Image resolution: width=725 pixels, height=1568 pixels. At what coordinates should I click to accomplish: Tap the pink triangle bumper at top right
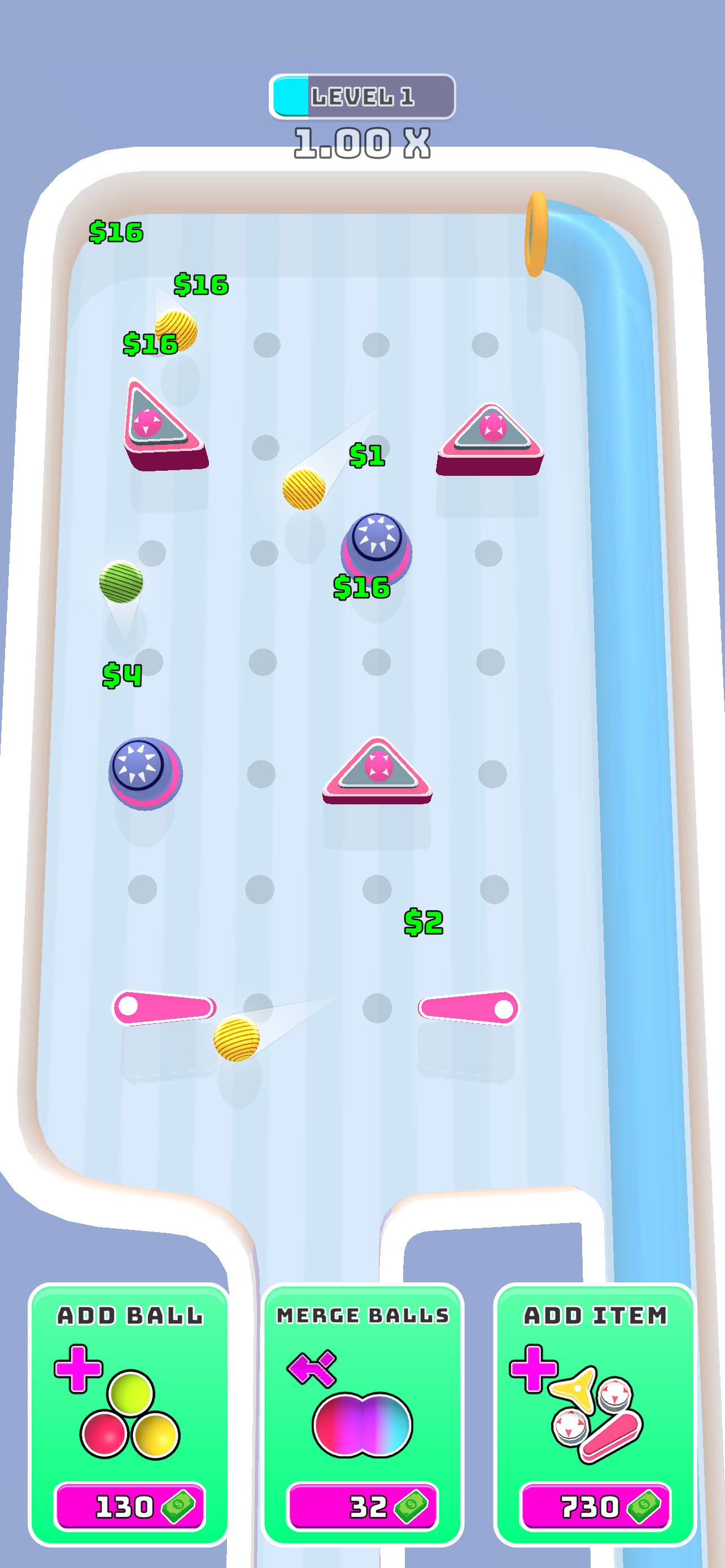pos(491,432)
